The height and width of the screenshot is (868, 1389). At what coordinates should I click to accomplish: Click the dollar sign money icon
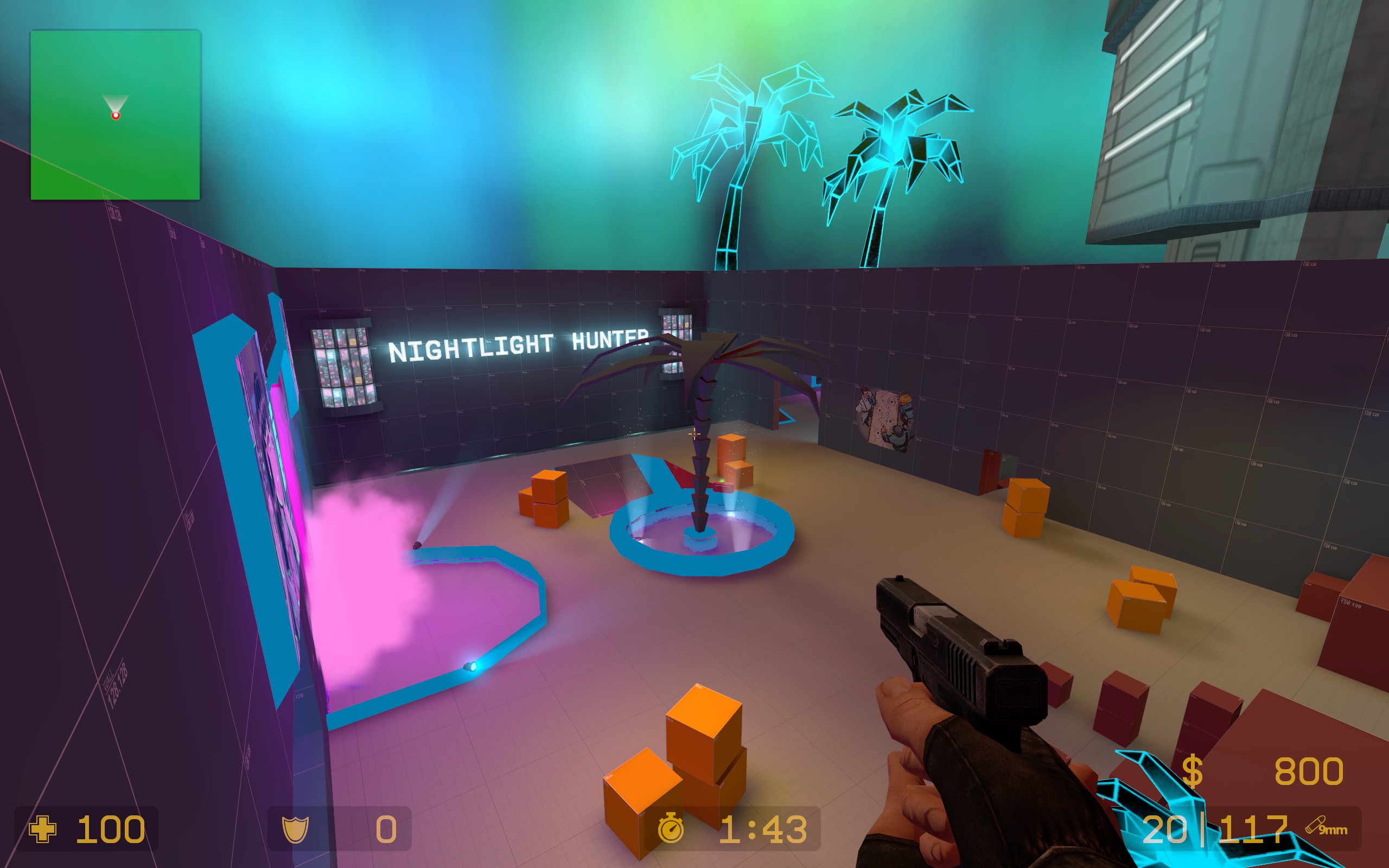point(1192,771)
